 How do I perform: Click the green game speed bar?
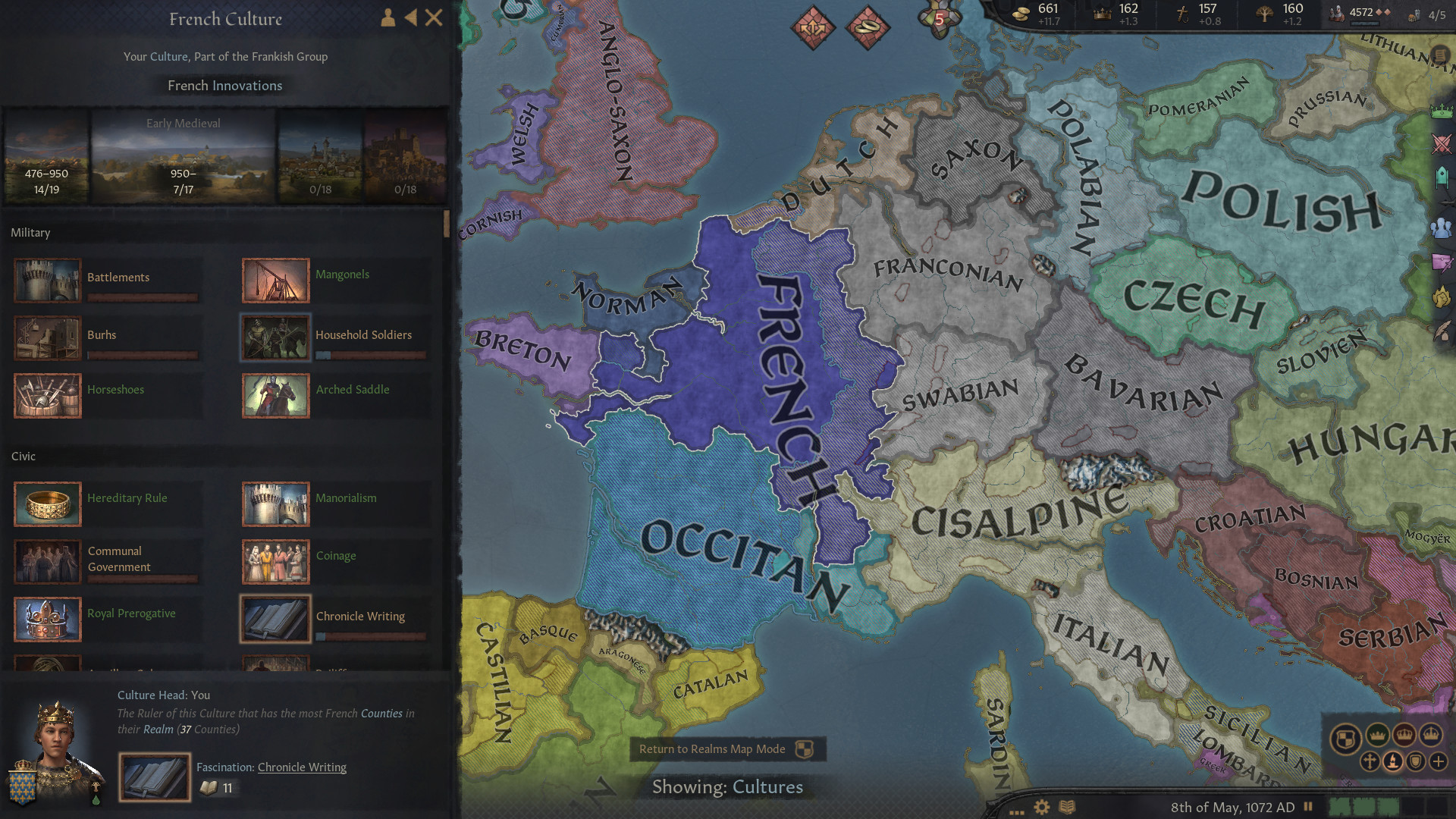1365,806
